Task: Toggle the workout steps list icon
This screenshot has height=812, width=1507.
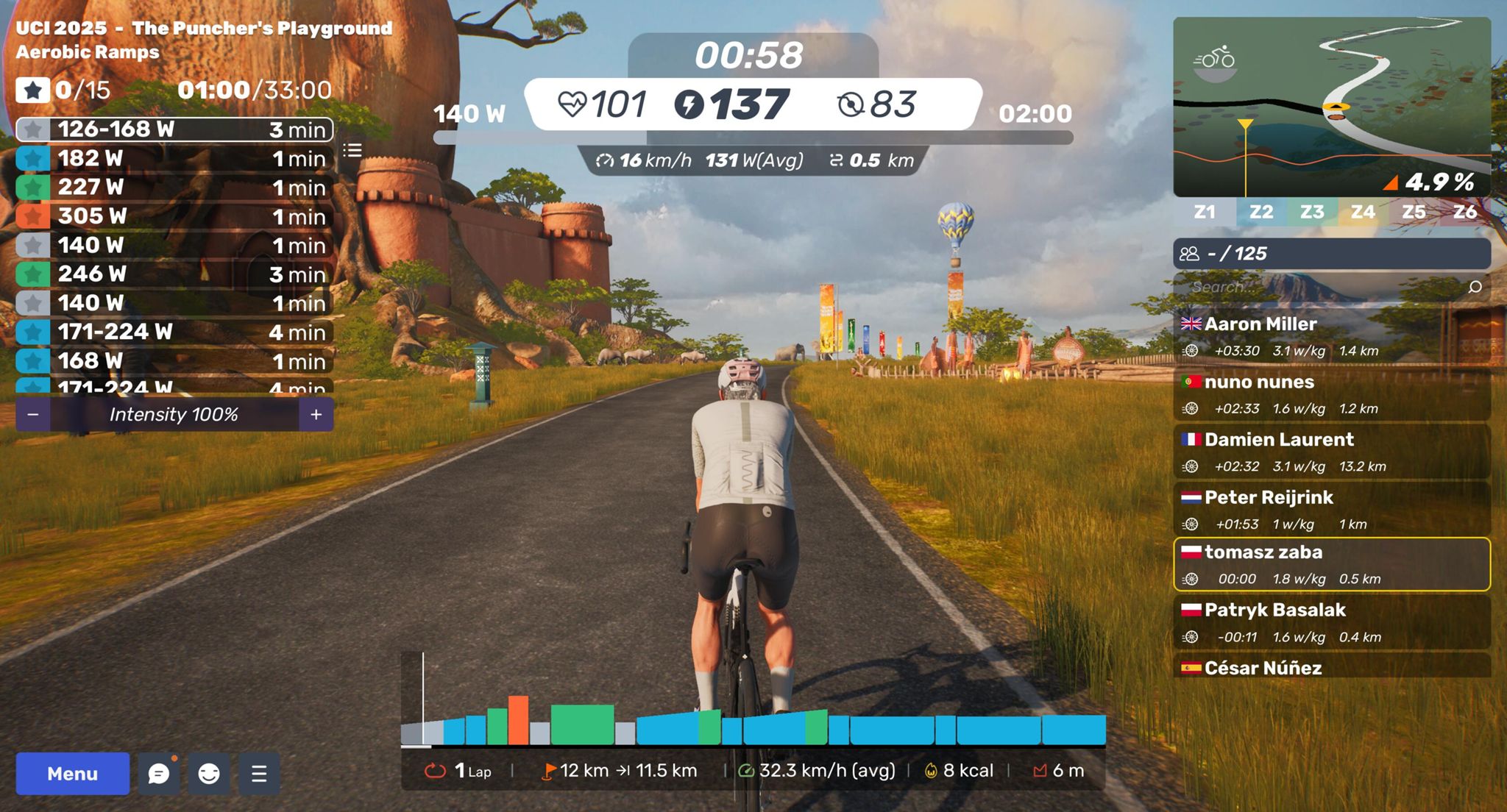Action: point(352,151)
